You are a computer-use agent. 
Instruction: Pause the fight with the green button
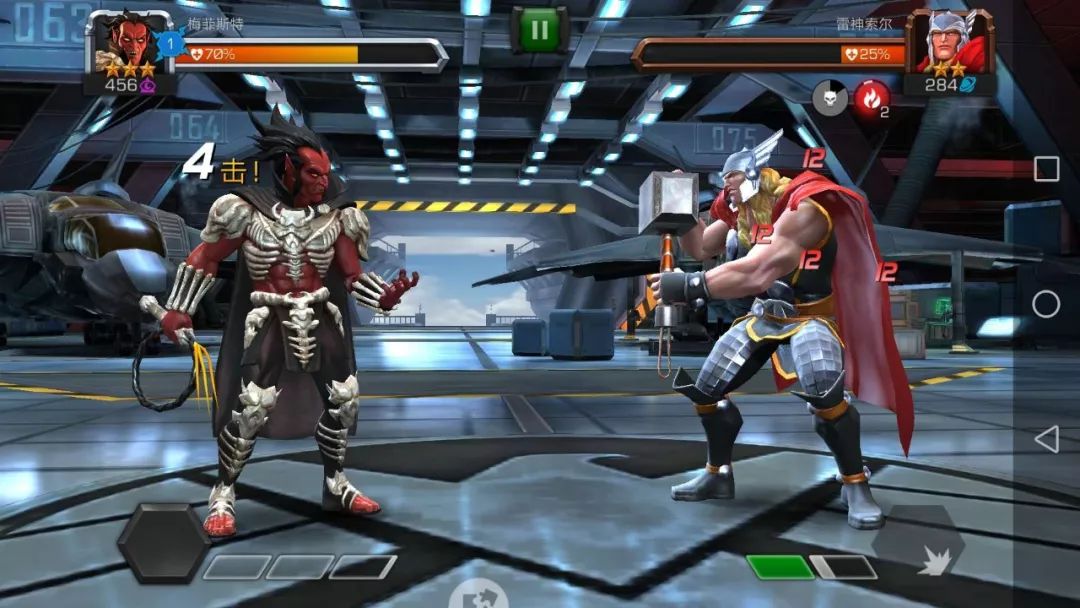coord(539,30)
